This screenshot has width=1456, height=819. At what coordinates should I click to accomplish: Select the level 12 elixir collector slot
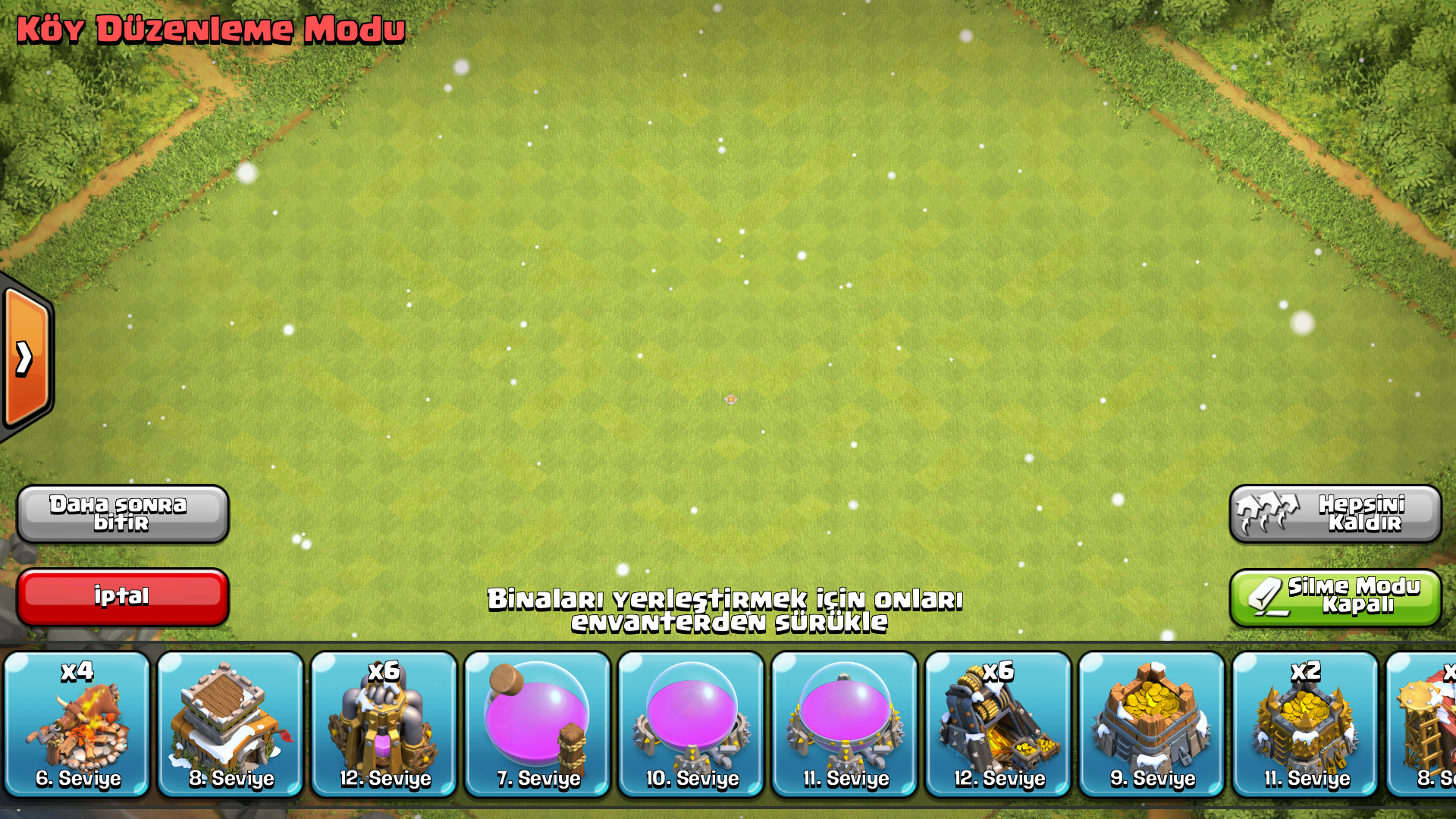[x=384, y=724]
